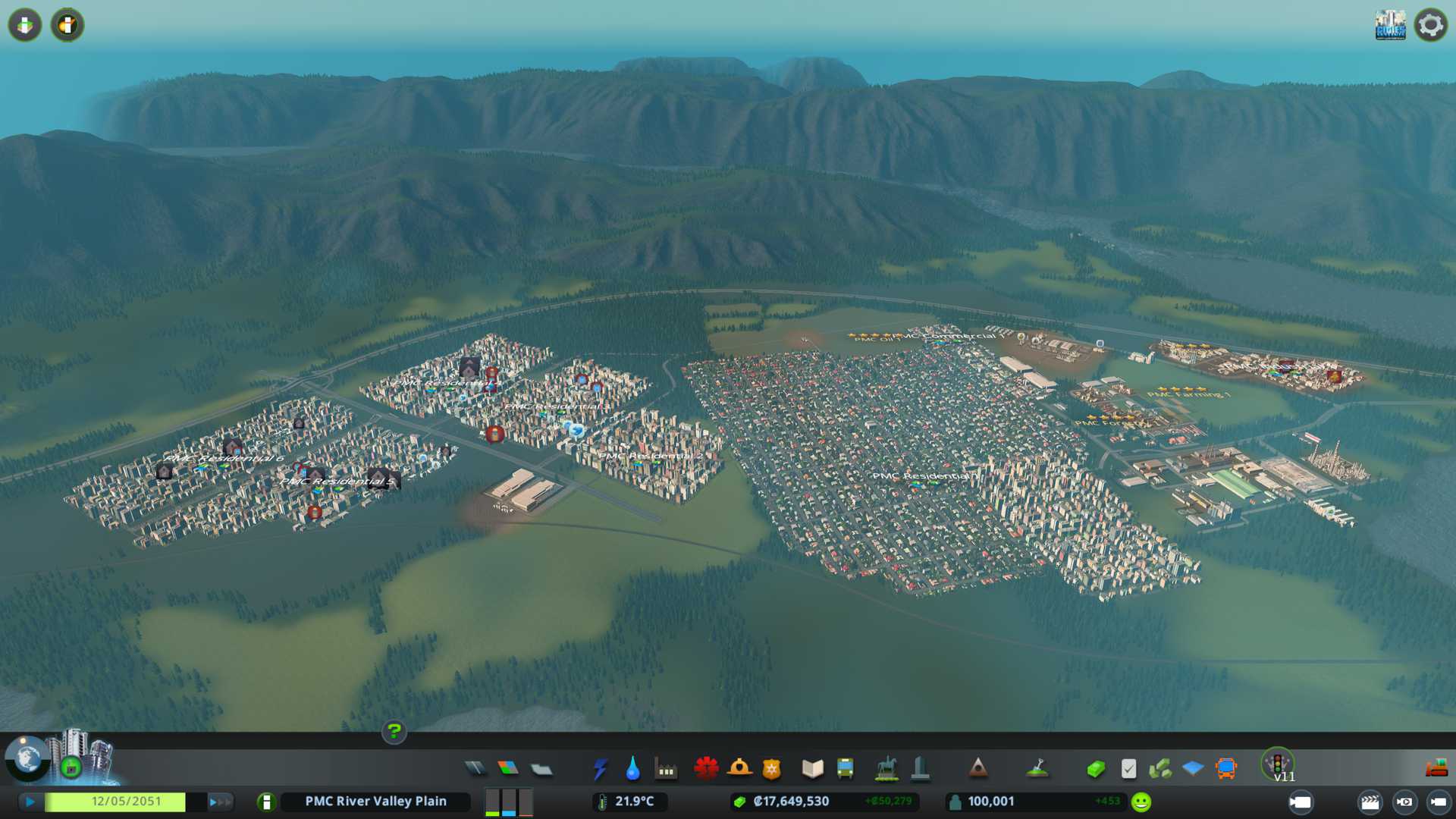Image resolution: width=1456 pixels, height=819 pixels.
Task: Open Water and Sewage droplet menu
Action: pos(632,769)
